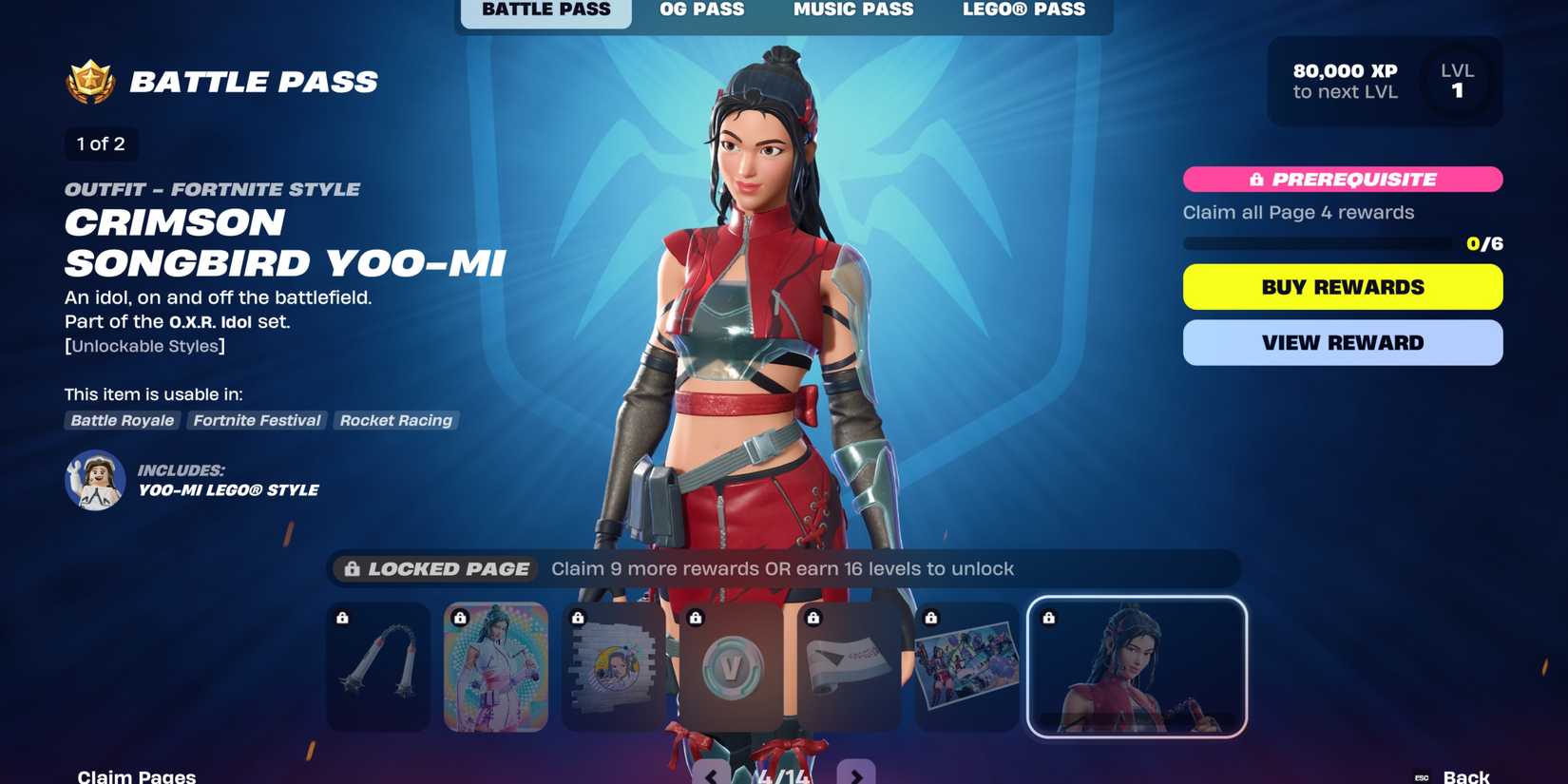Click the View Reward button
This screenshot has height=784, width=1568.
1342,342
